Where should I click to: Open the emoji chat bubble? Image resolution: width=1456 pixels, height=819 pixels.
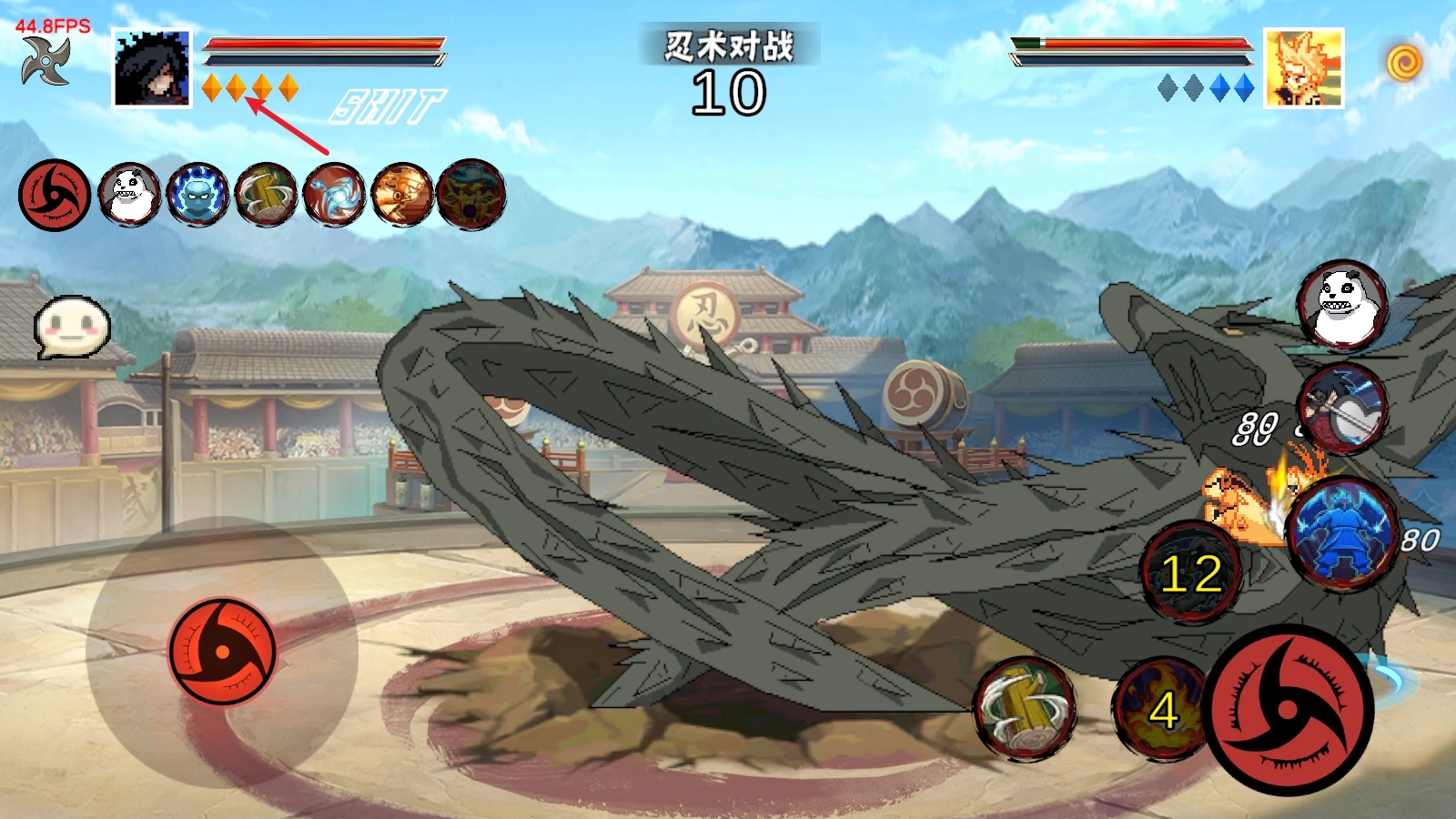point(72,328)
